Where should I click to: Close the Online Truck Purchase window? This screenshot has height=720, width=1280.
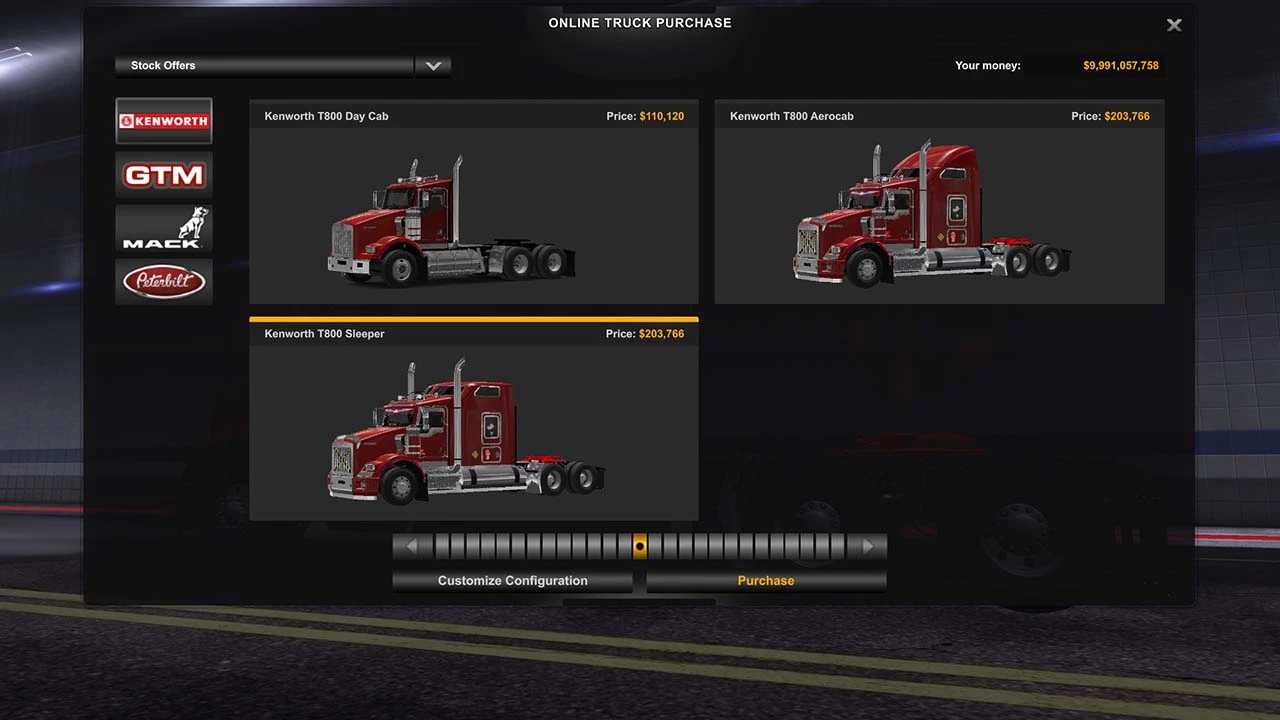point(1174,25)
